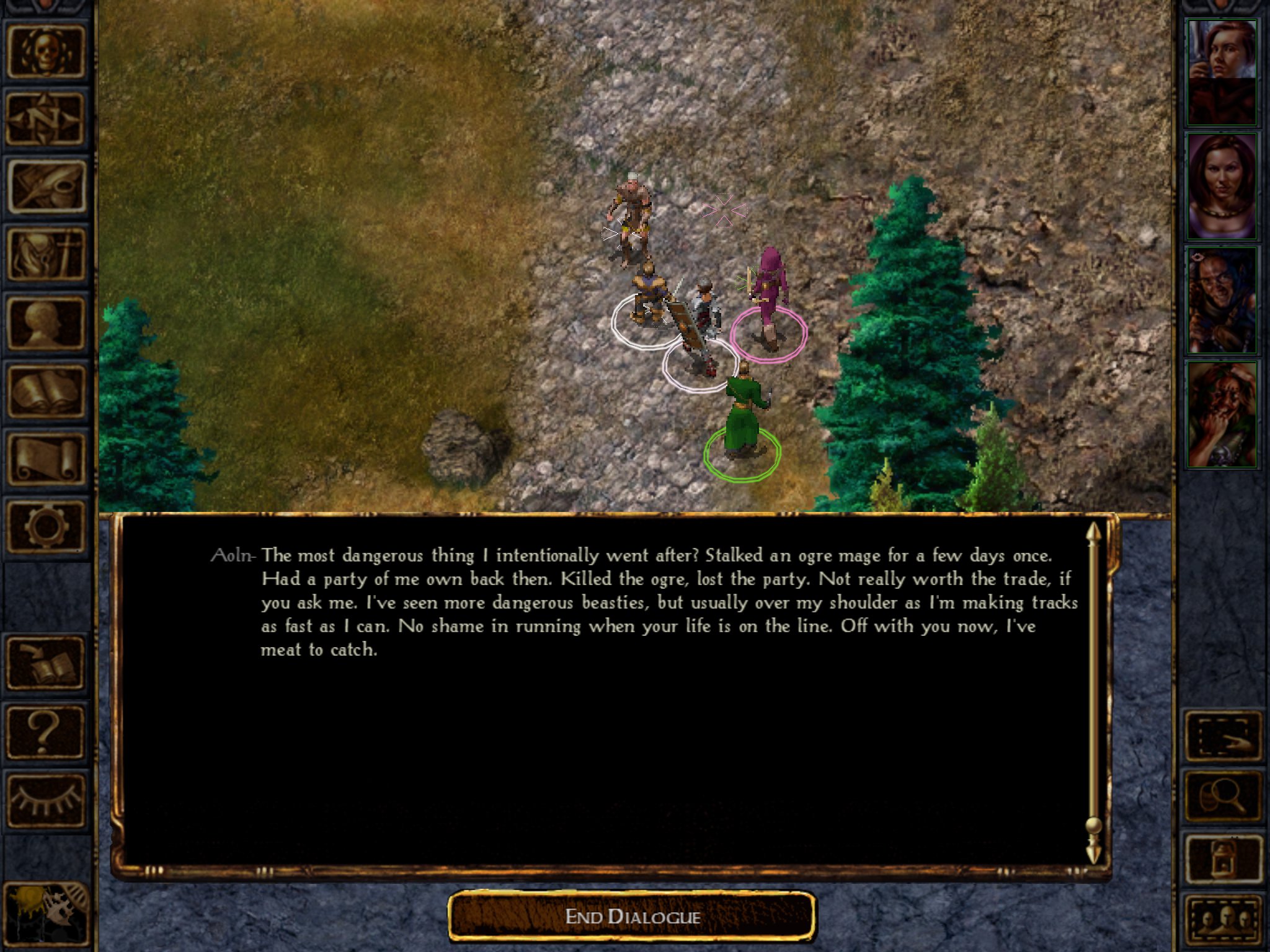Open help with the question mark button

47,733
